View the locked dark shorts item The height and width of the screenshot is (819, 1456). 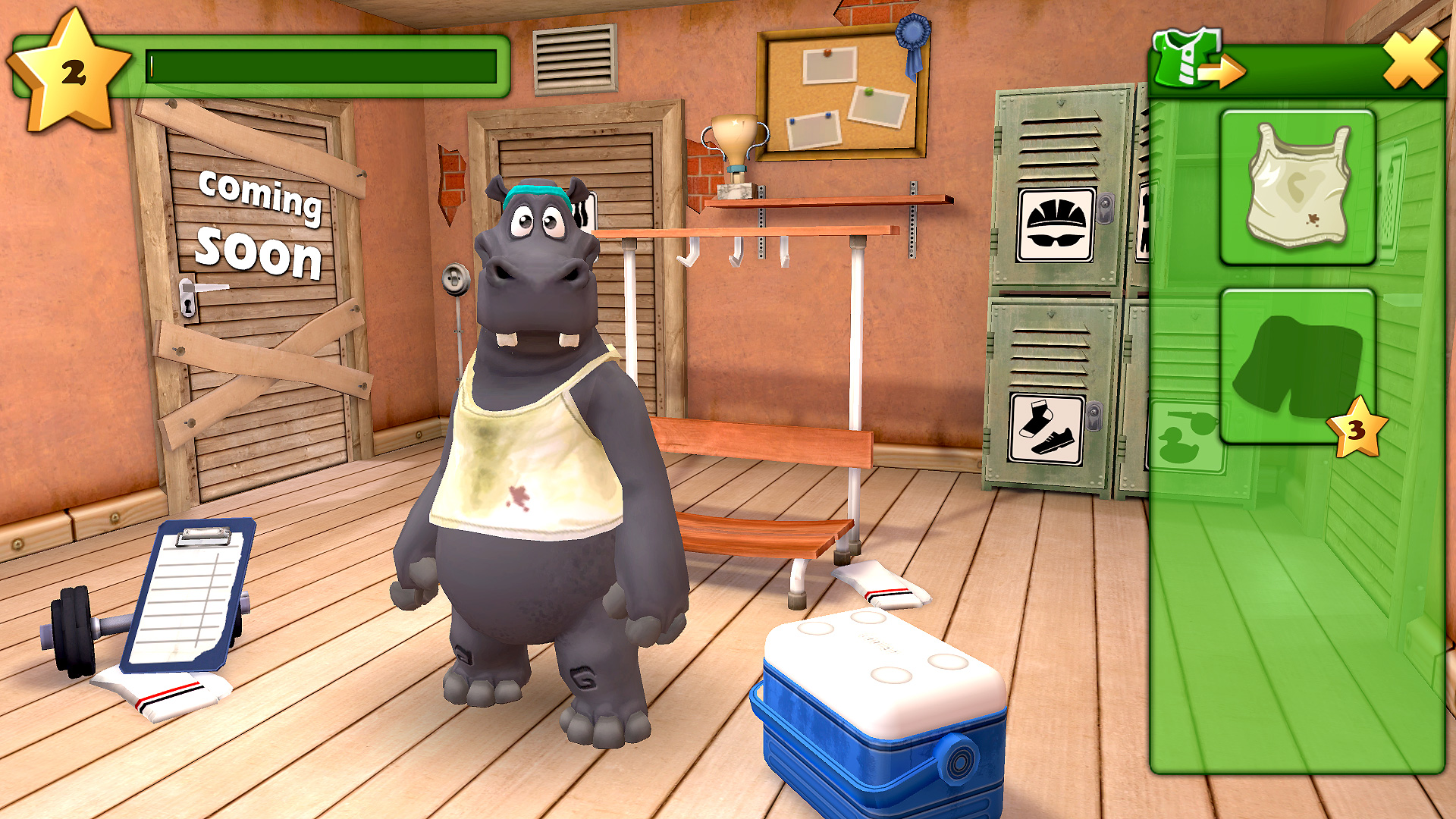coord(1299,364)
